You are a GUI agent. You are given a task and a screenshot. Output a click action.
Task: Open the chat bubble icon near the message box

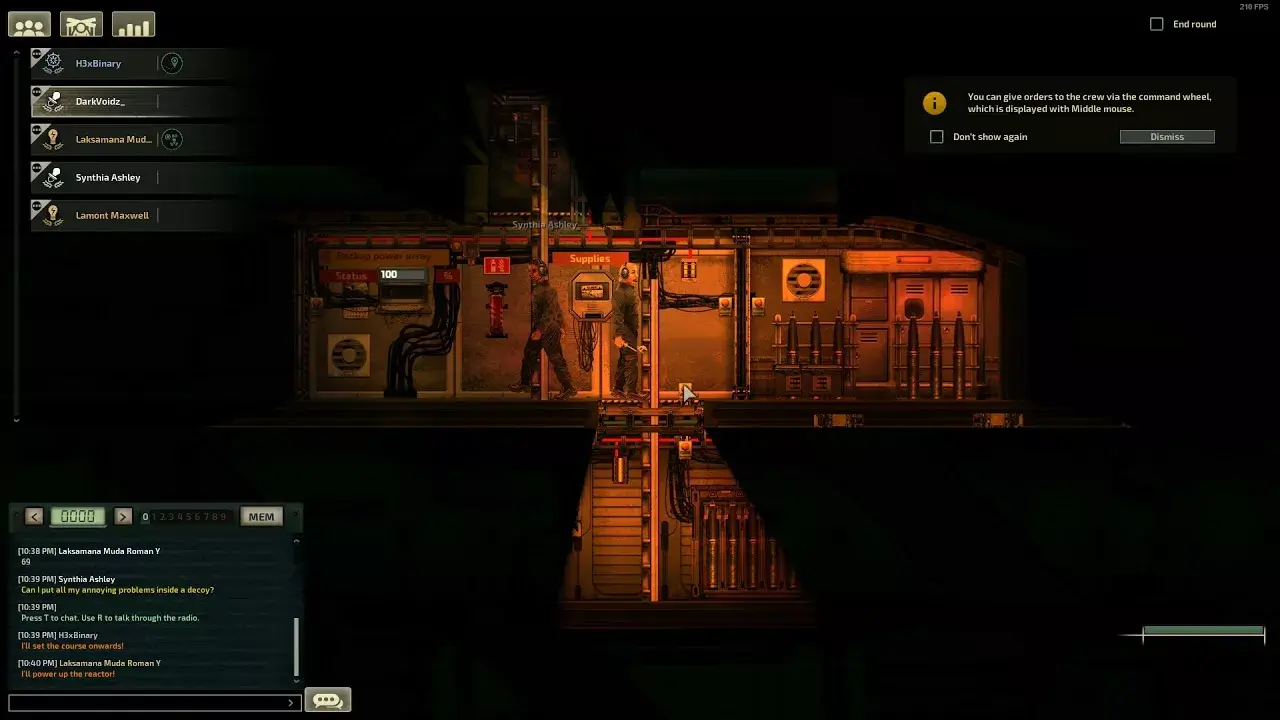click(x=328, y=700)
